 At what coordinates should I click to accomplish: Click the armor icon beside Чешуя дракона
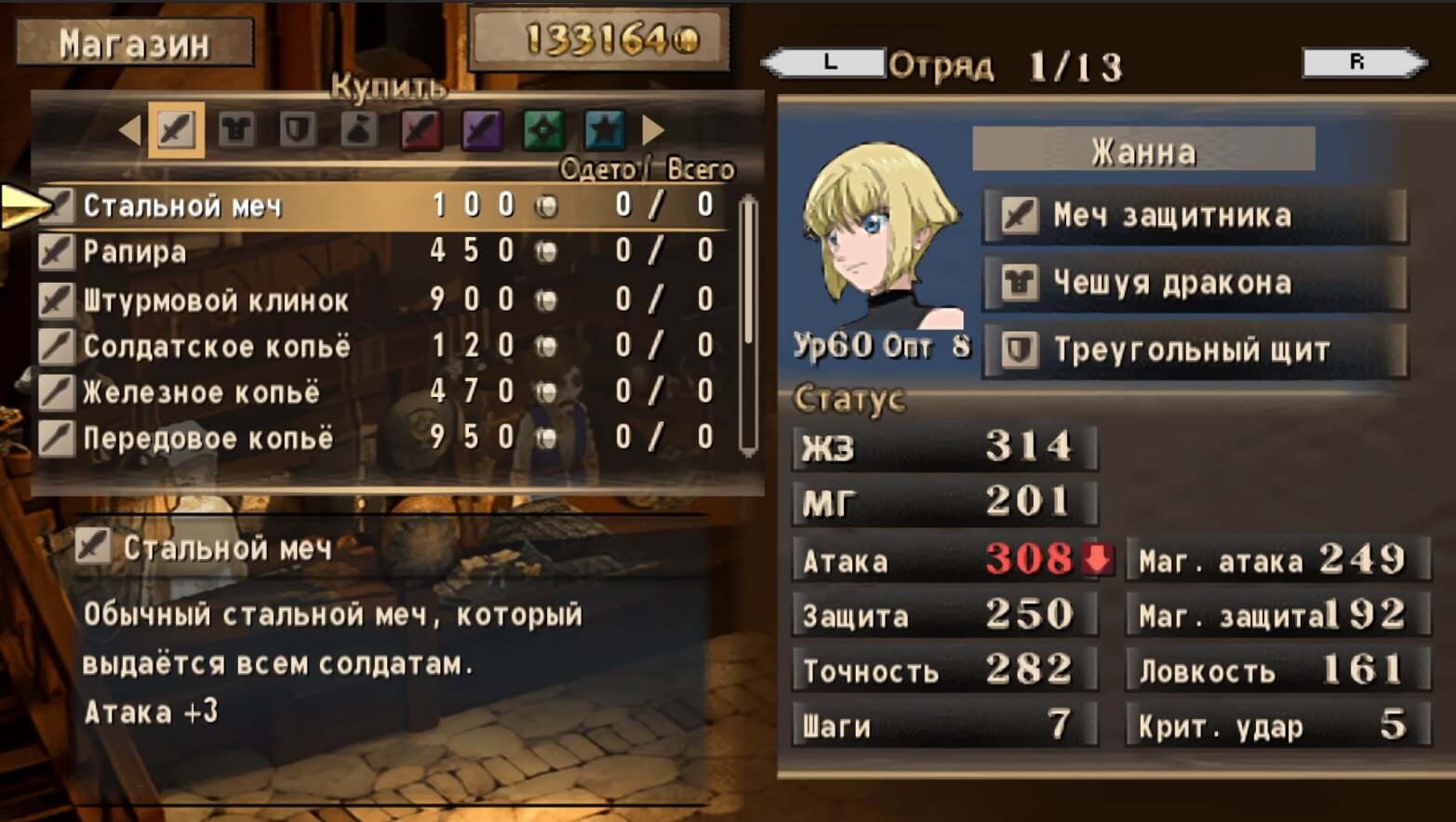[x=1020, y=282]
